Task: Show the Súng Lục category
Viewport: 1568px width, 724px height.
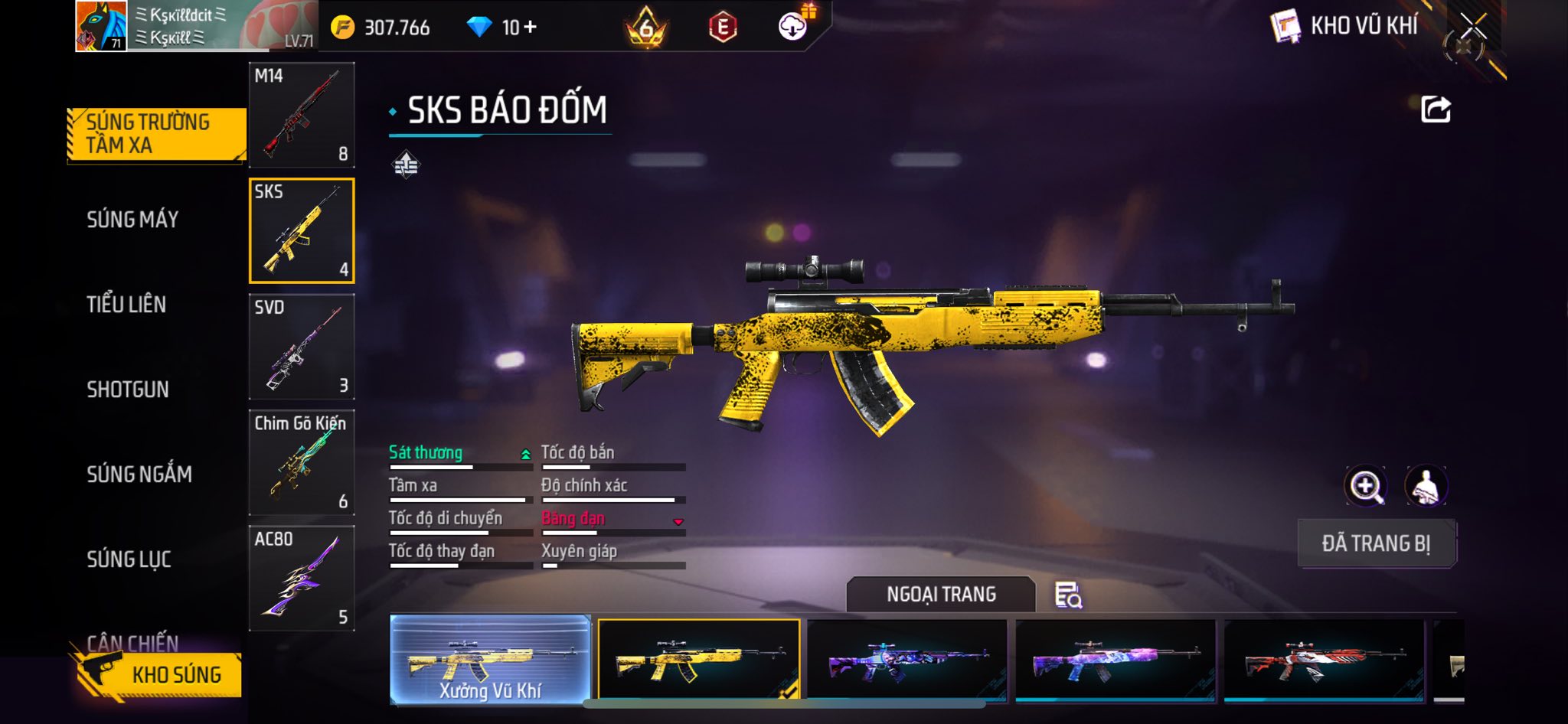Action: (x=129, y=559)
